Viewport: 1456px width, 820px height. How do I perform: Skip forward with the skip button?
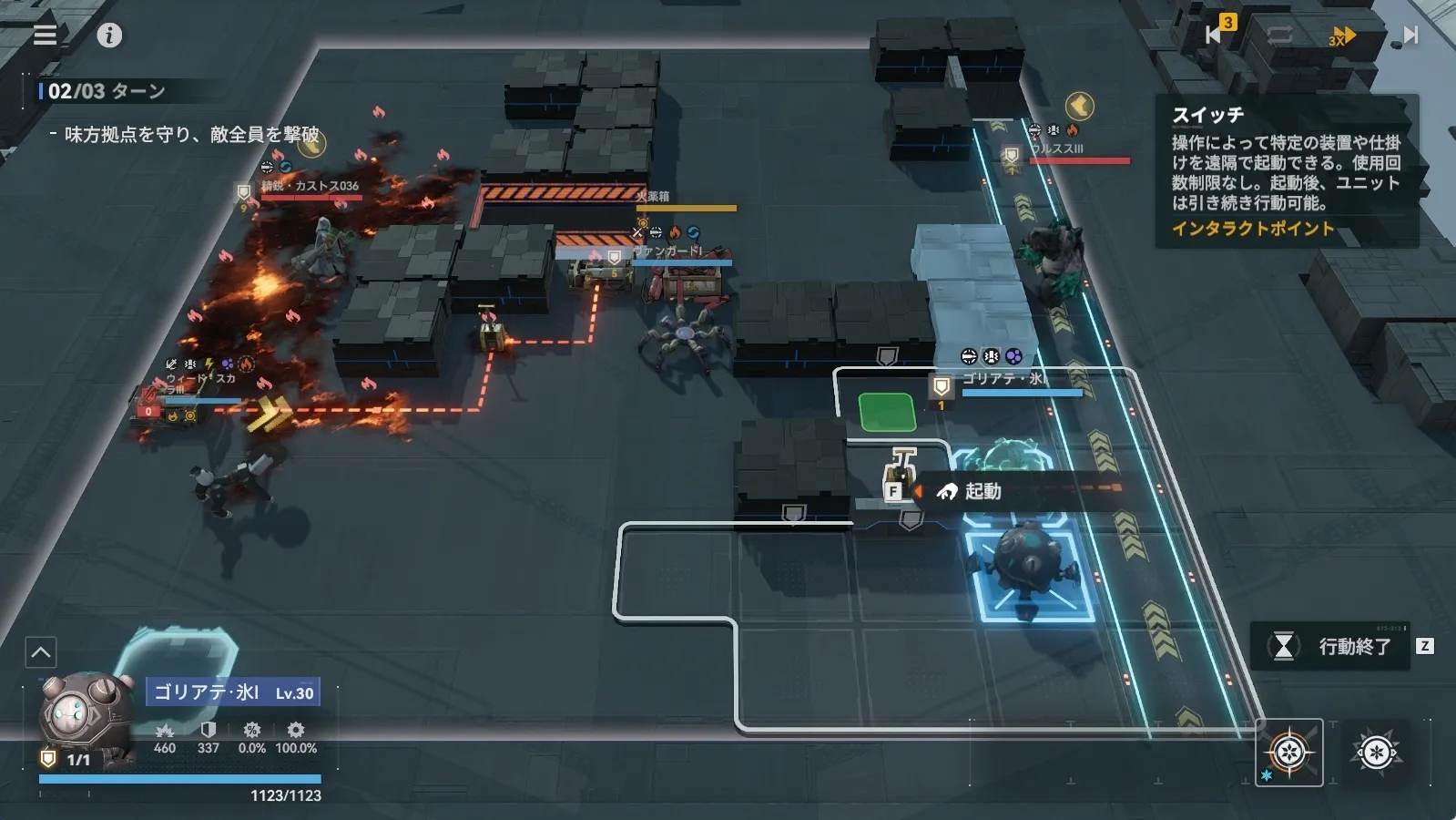(x=1410, y=35)
